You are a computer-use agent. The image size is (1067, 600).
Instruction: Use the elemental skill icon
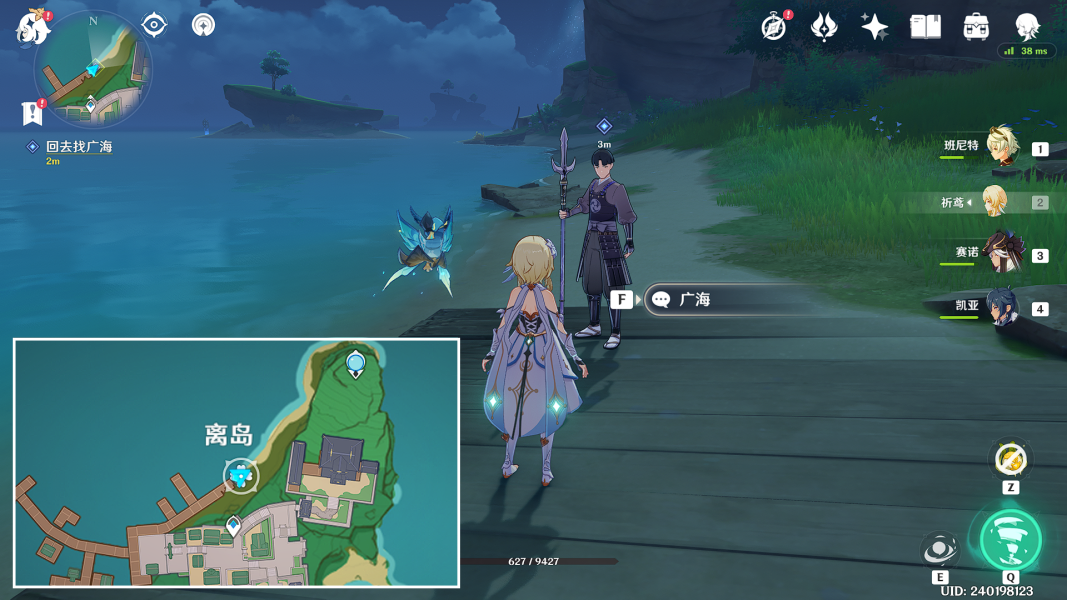tap(940, 550)
